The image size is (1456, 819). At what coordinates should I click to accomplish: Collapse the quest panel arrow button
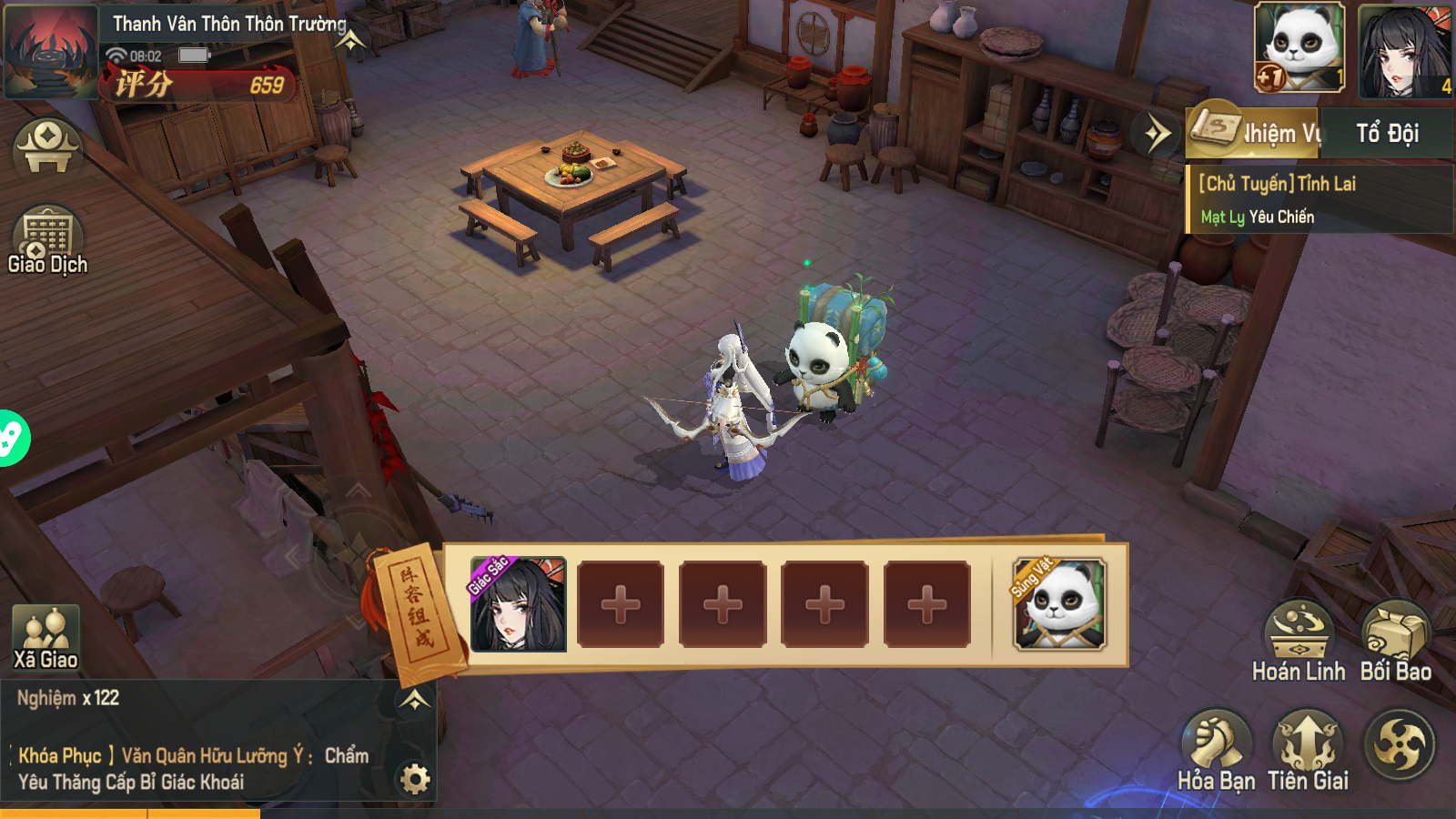pos(1158,135)
